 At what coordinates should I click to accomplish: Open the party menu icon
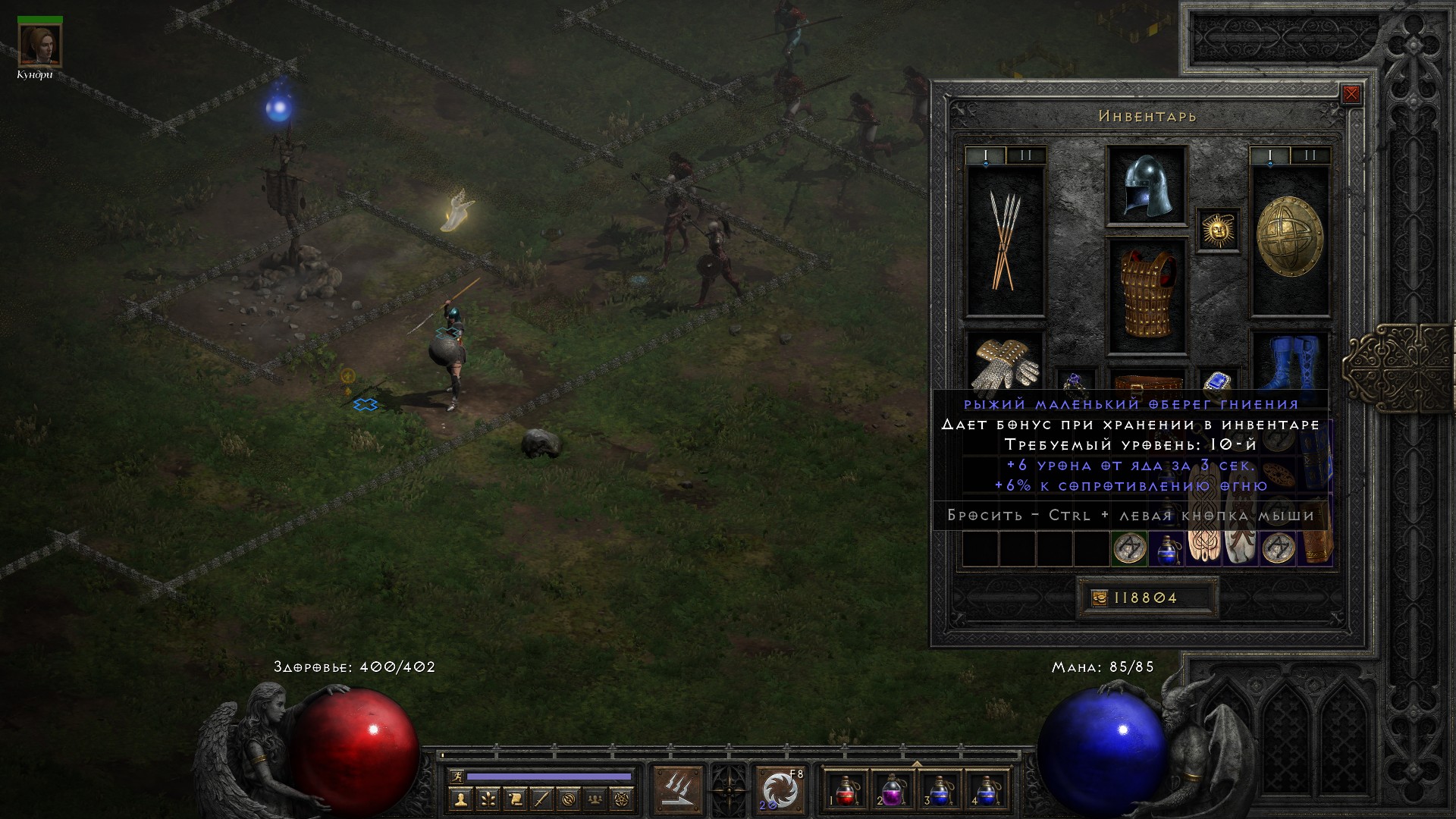[x=596, y=799]
